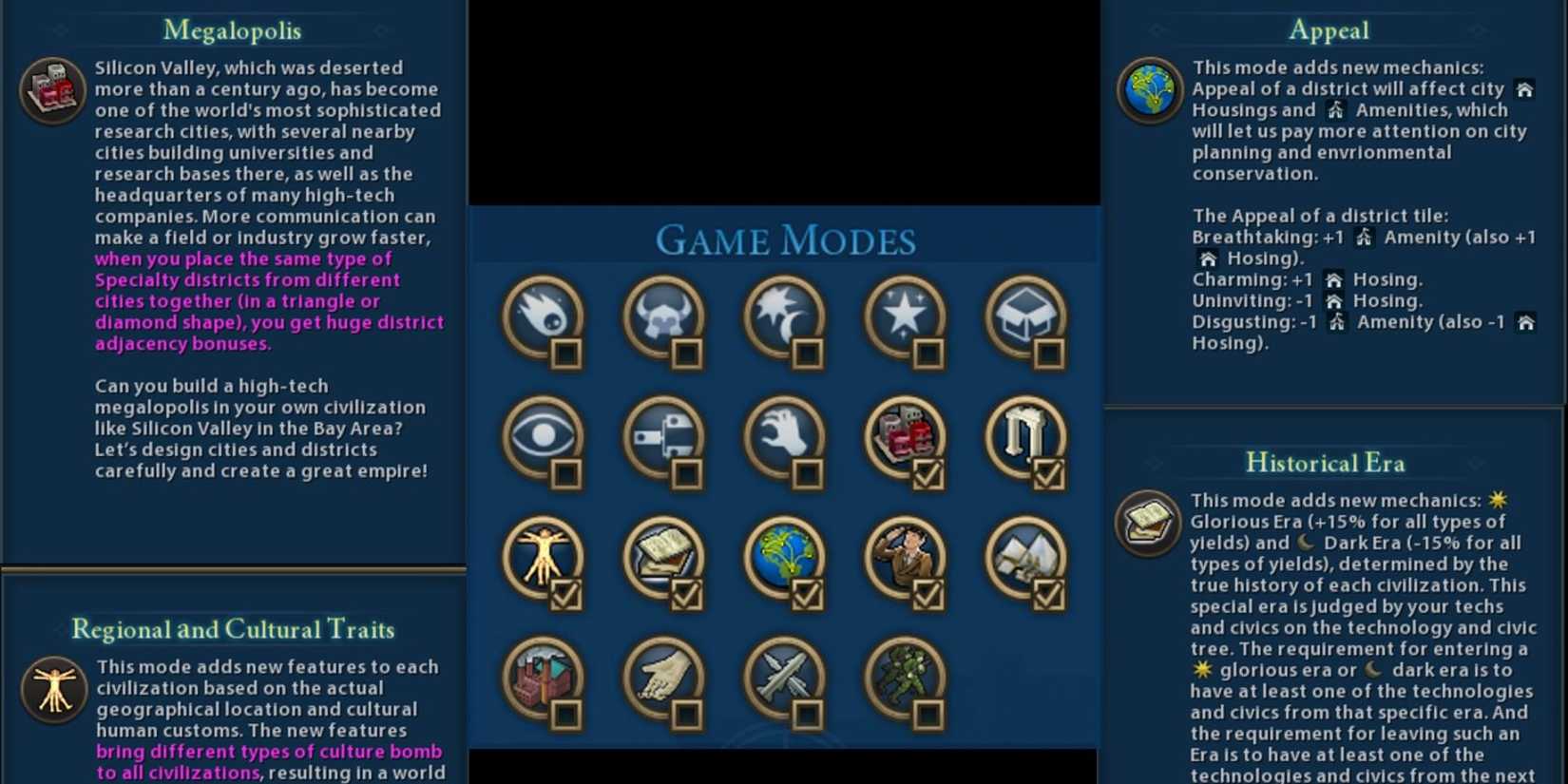
Task: Click the Appeal globe game mode icon
Action: pyautogui.click(x=783, y=559)
